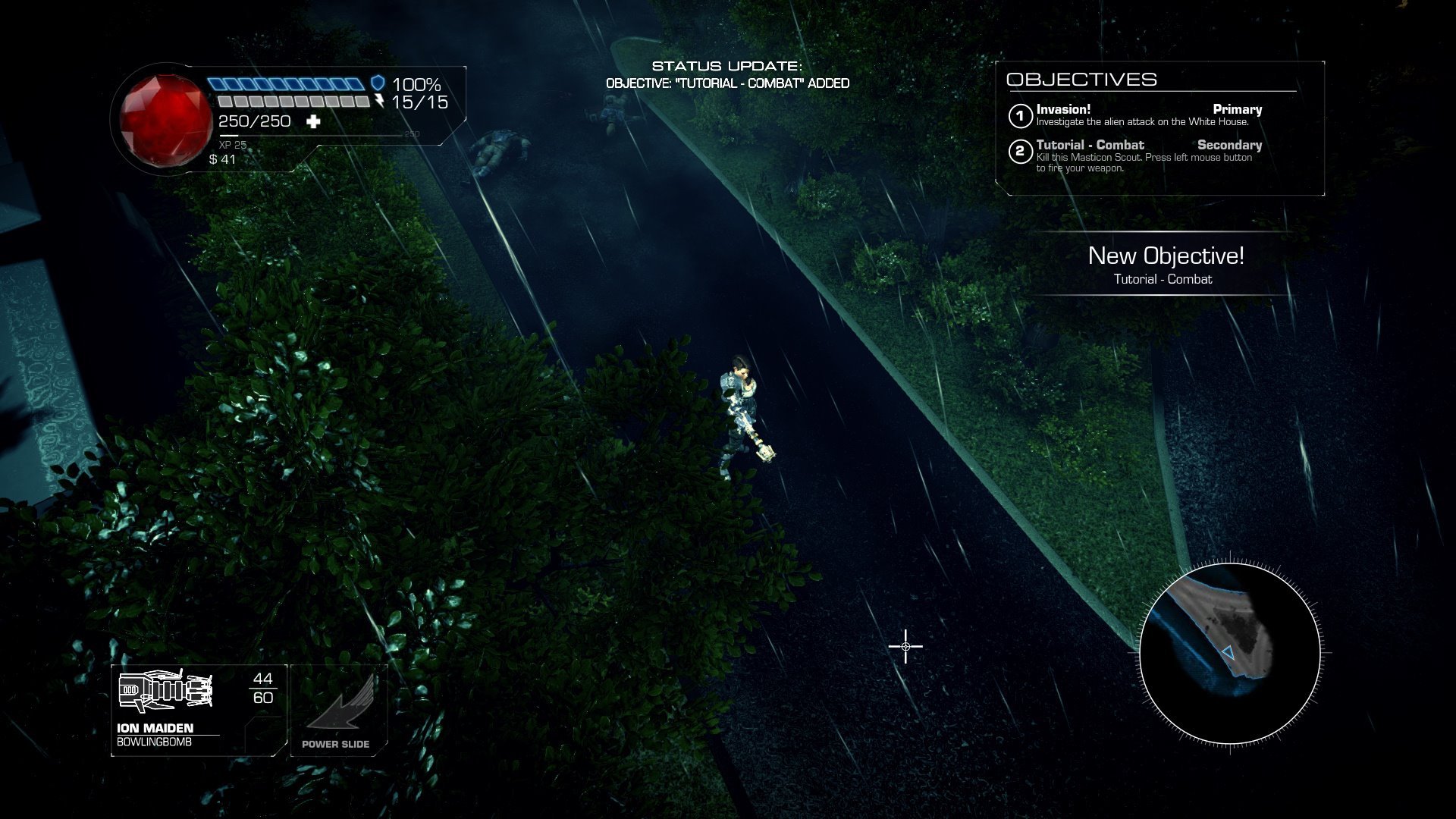Activate the Power Slide ability
Viewport: 1456px width, 819px height.
[x=338, y=711]
